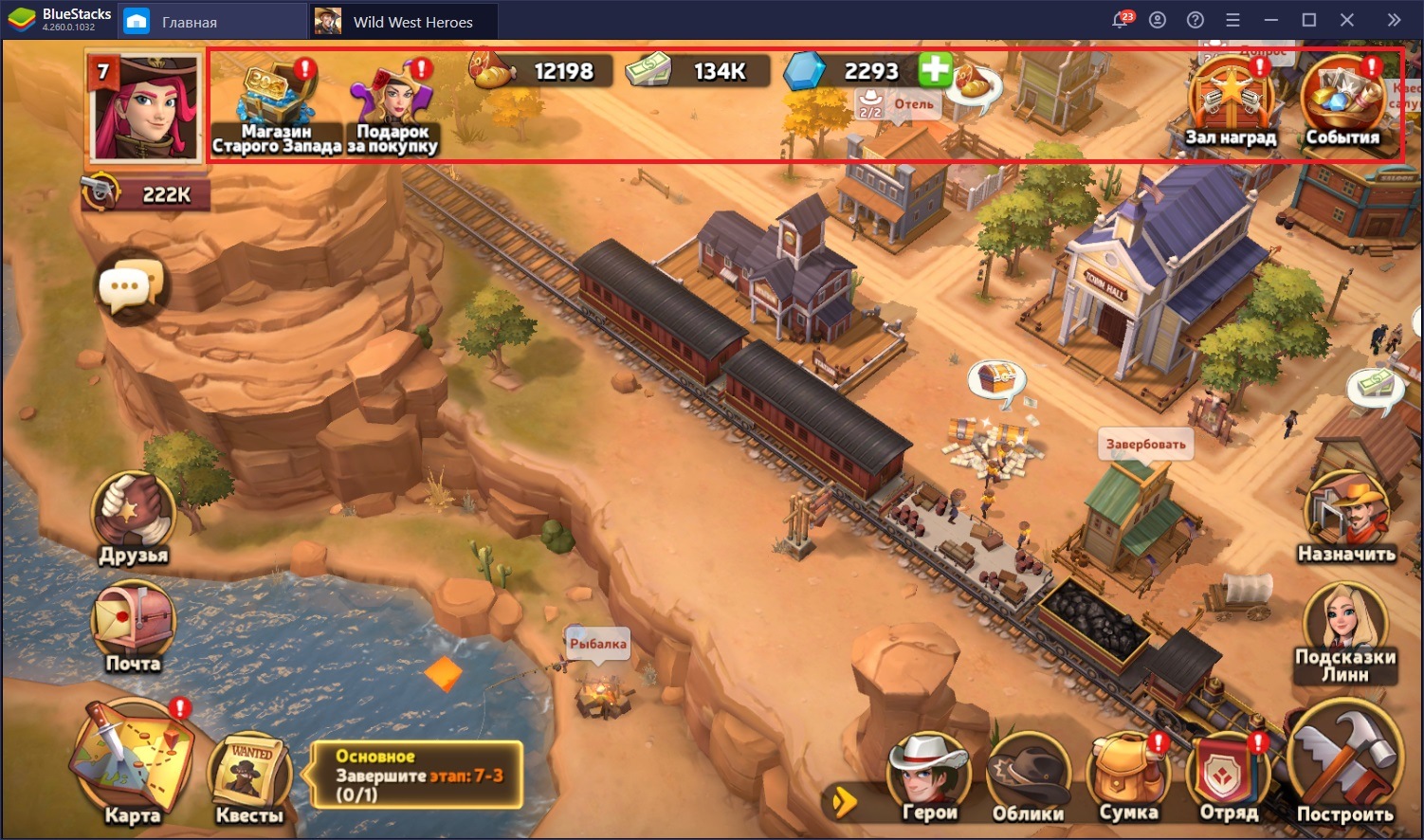
Task: Open the Назначить assign menu
Action: (x=1346, y=519)
